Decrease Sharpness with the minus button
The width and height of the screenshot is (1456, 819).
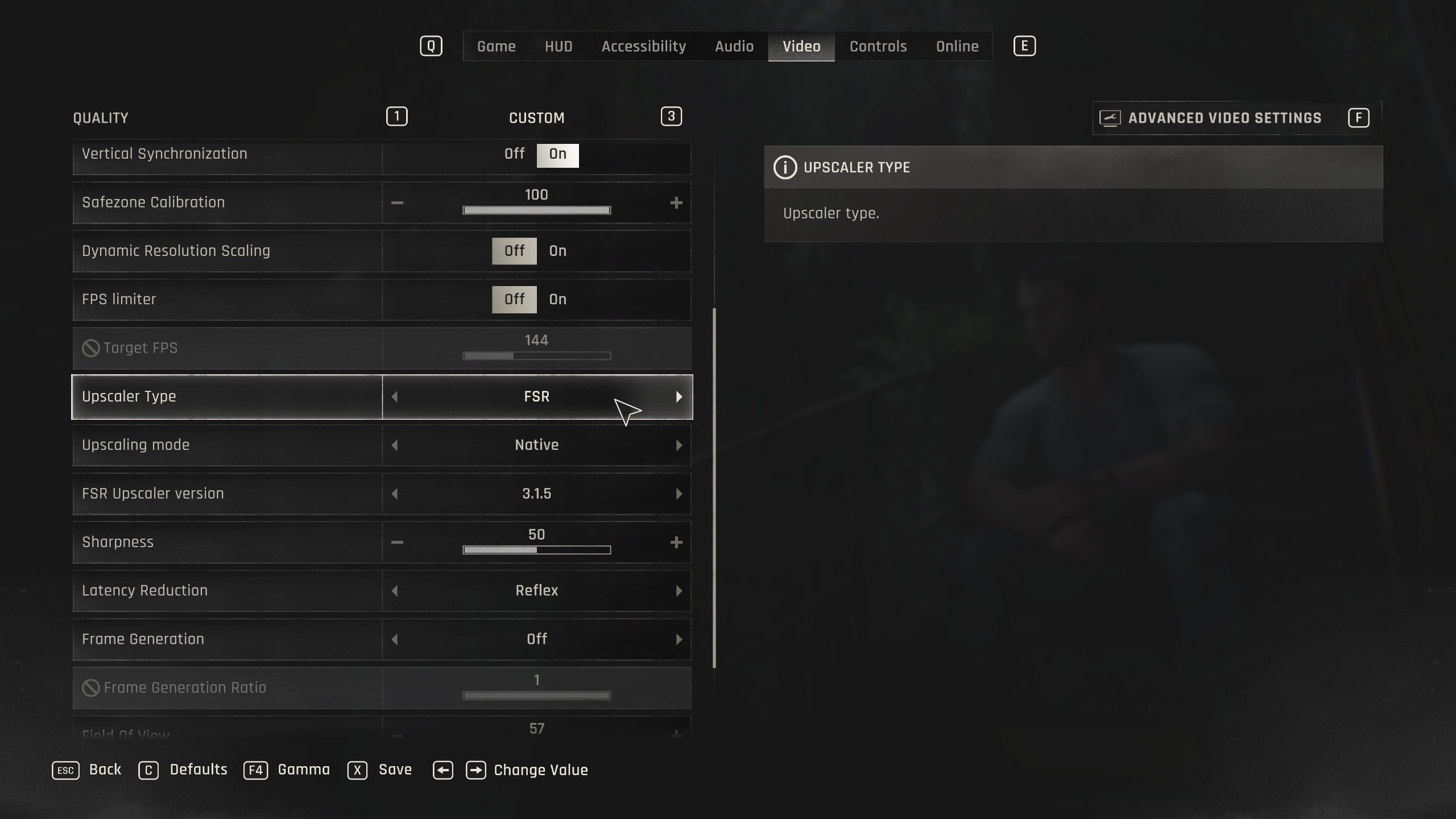397,543
